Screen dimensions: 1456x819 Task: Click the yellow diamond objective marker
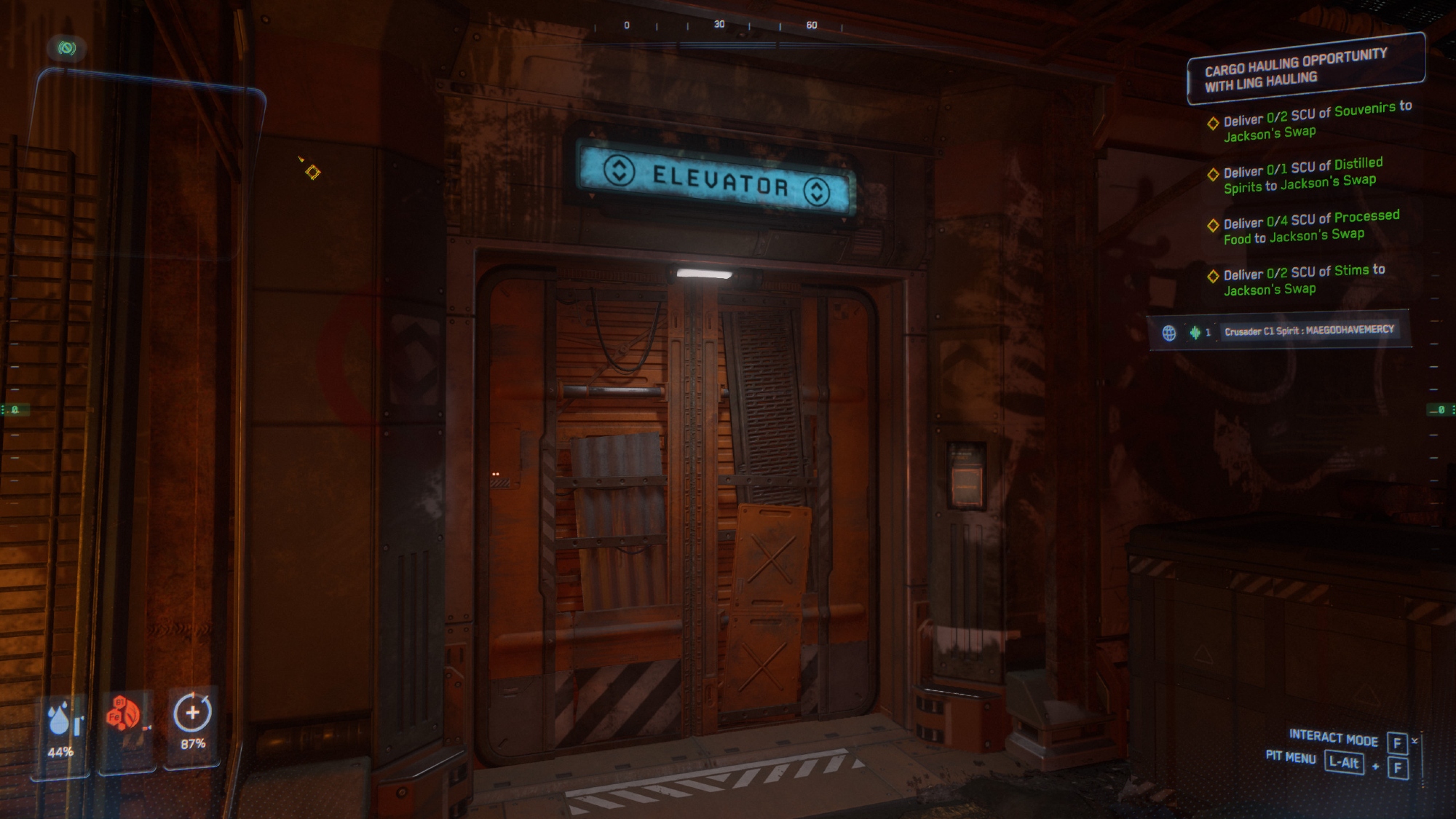[x=312, y=172]
